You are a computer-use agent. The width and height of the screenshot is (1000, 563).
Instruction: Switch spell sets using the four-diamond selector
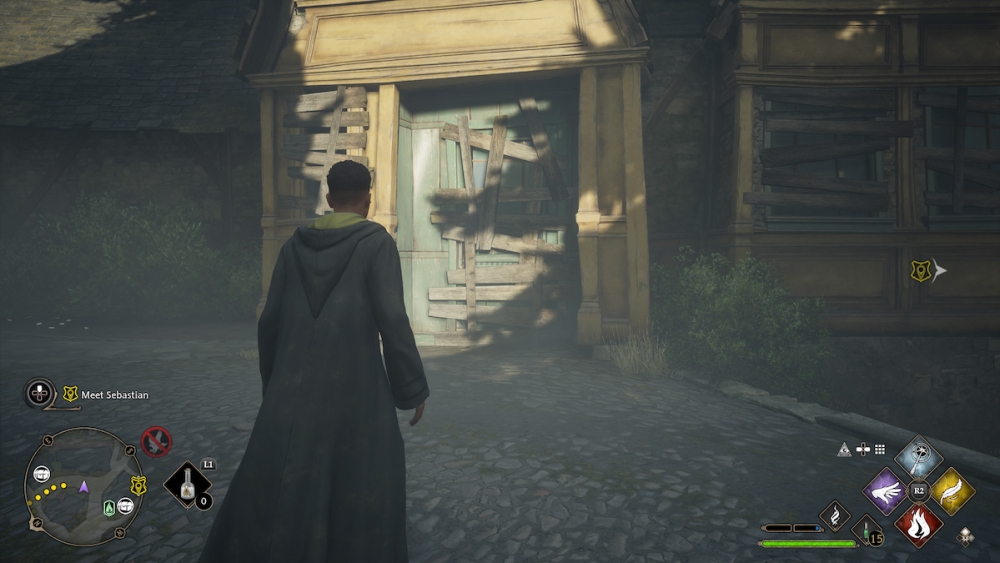pyautogui.click(x=965, y=537)
